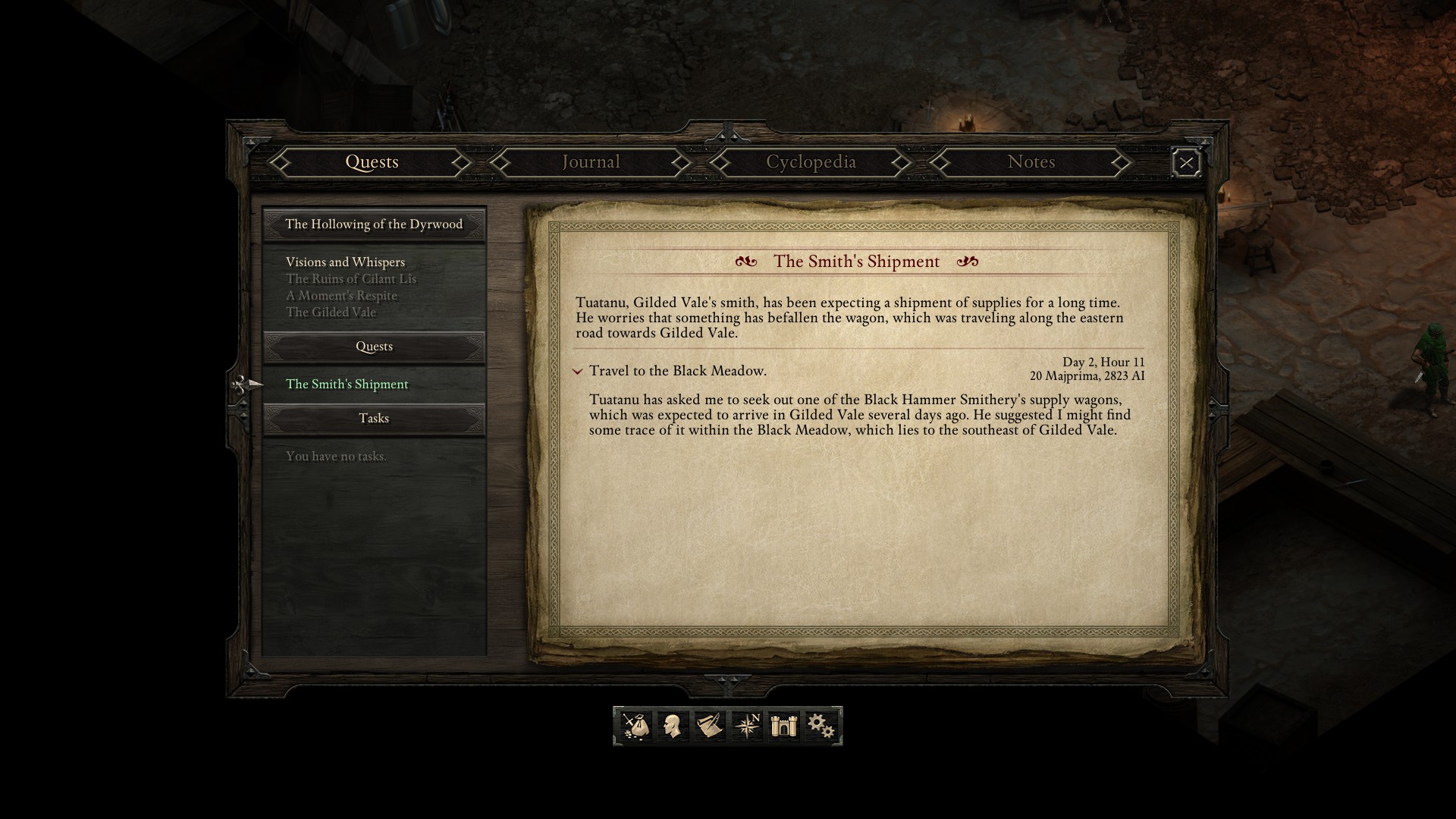Click the Quests section header
The height and width of the screenshot is (819, 1456).
click(x=373, y=347)
